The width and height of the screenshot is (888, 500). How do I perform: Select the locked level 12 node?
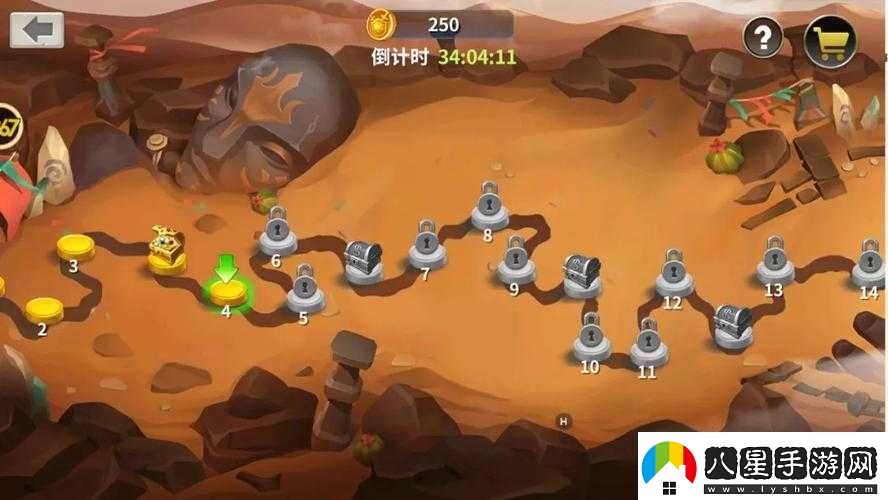coord(674,277)
